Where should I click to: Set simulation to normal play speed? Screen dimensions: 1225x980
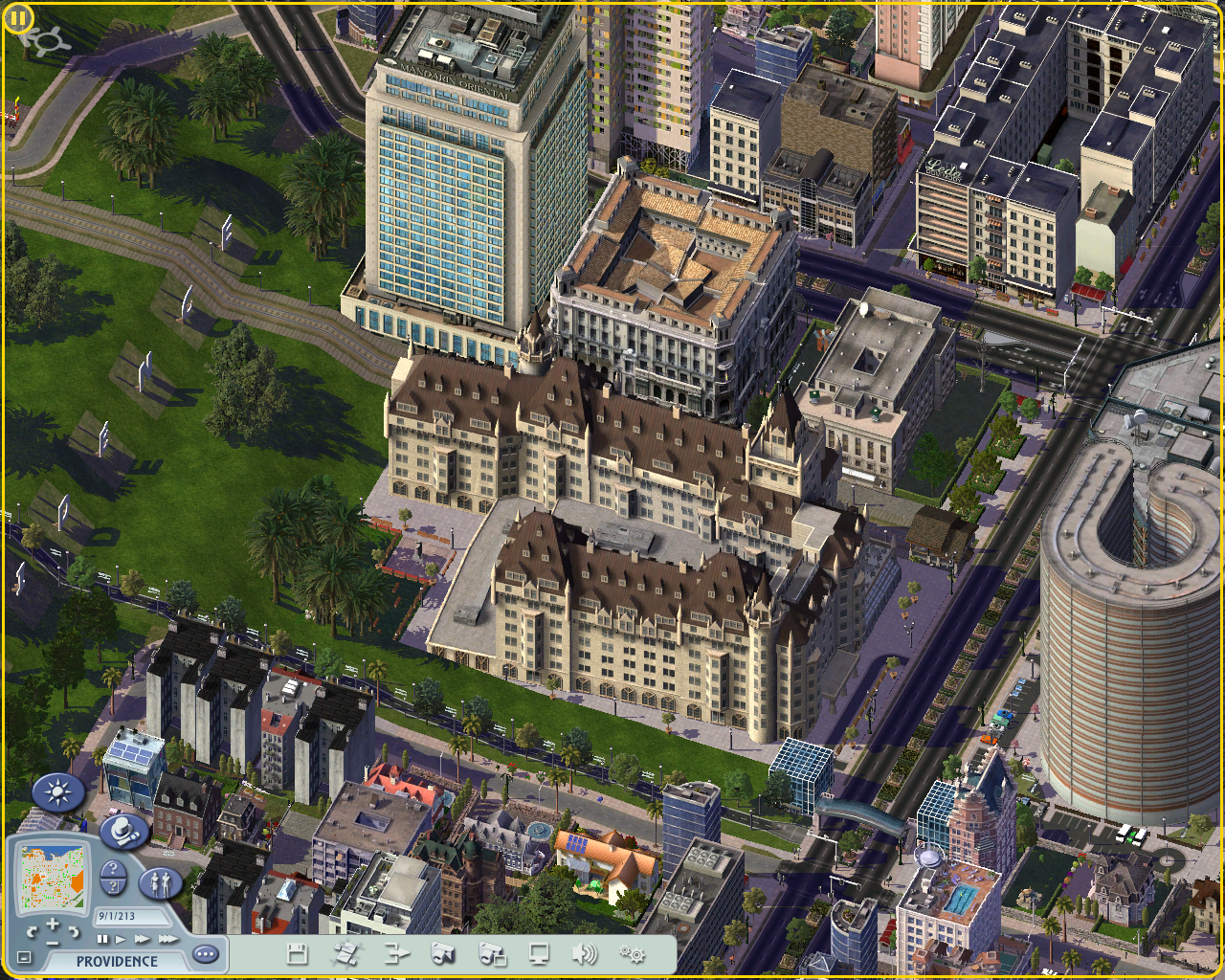pyautogui.click(x=121, y=940)
